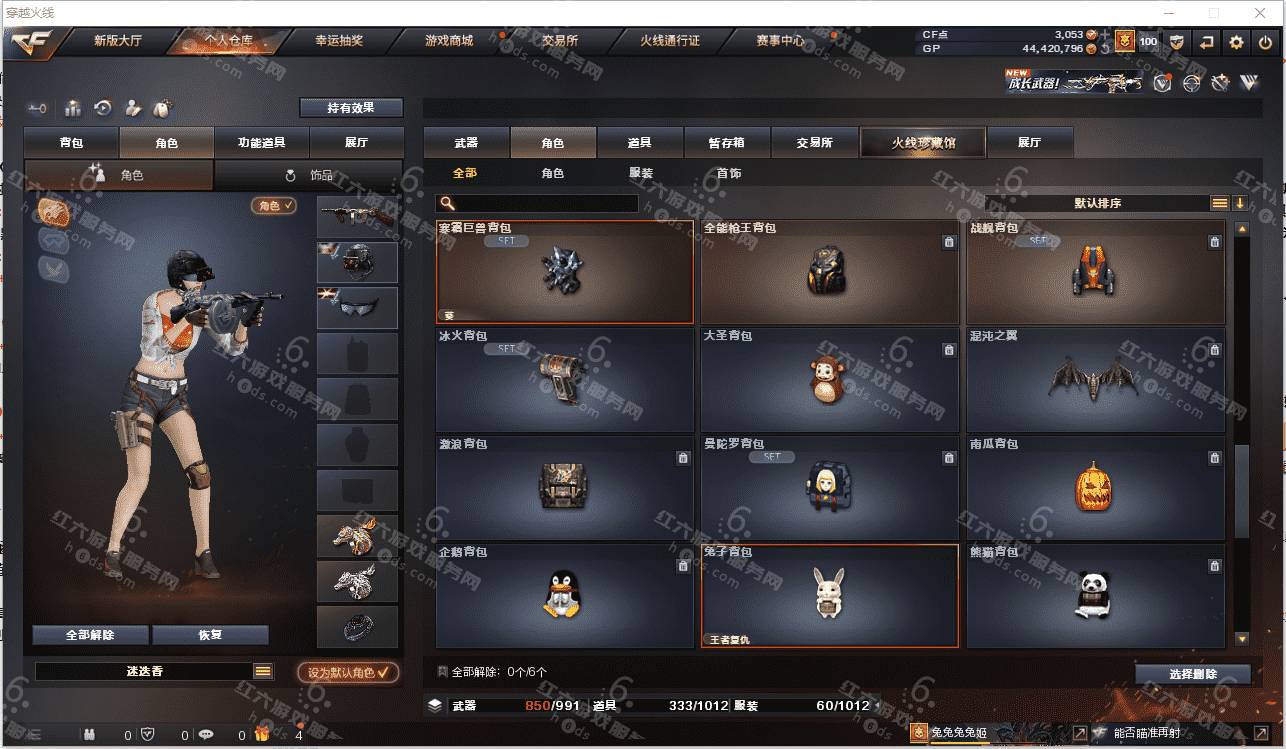This screenshot has width=1286, height=749.
Task: Set character as default with 设为默认角色
Action: pyautogui.click(x=348, y=673)
